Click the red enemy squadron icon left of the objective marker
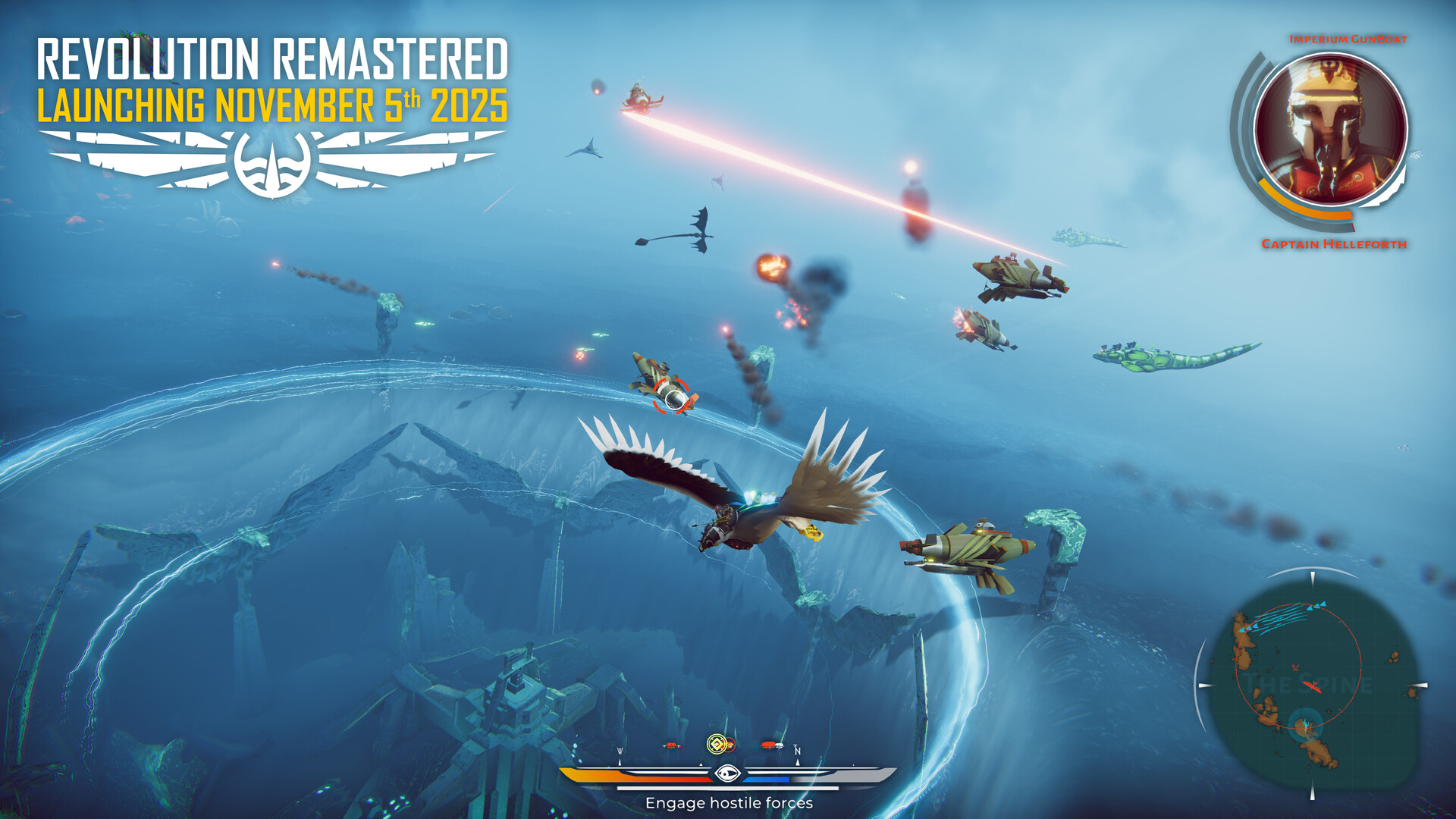The image size is (1456, 819). [670, 746]
